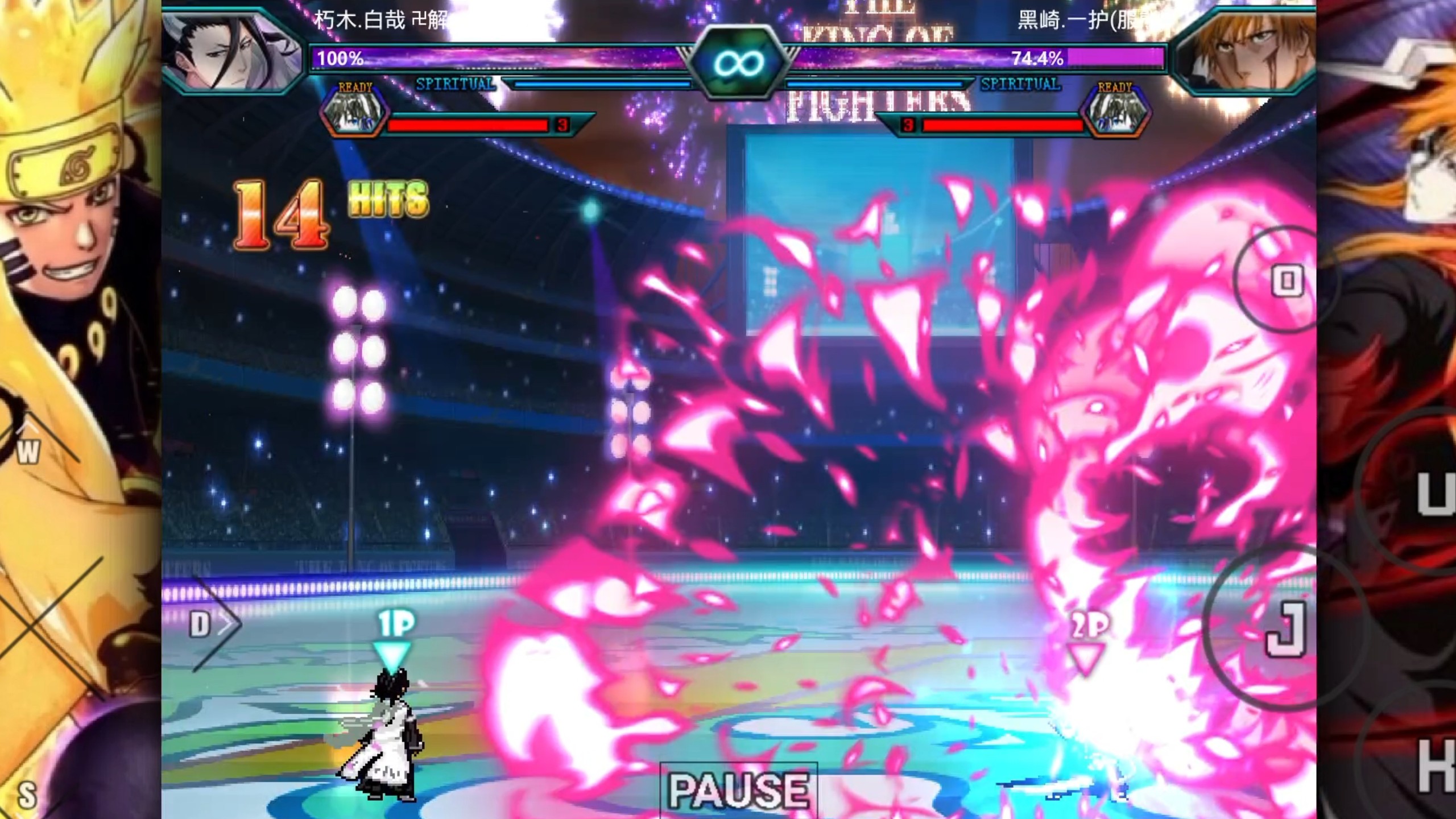Tap the J attack touch button
Screen dimensions: 1456x819
coord(1285,628)
